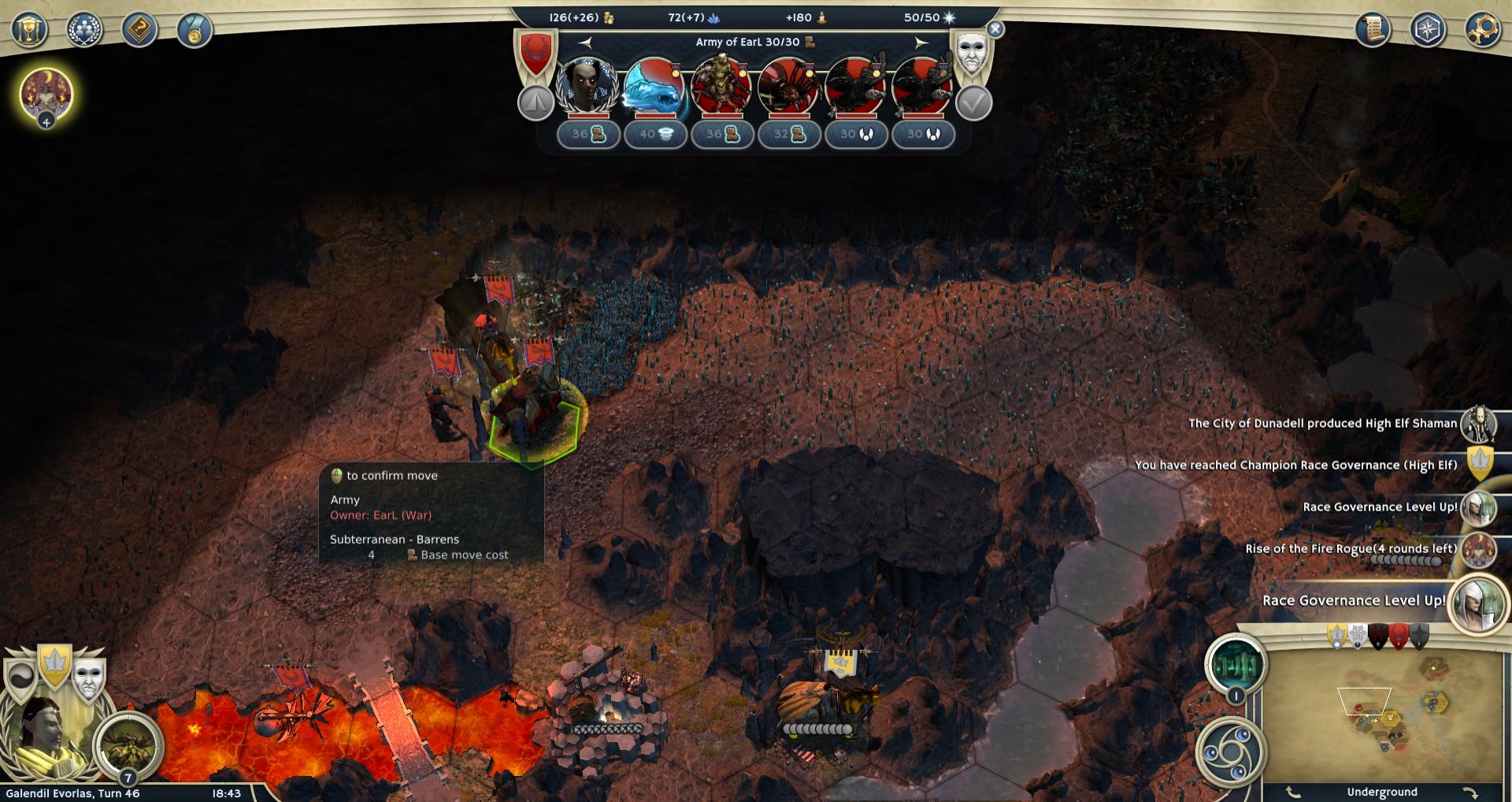Click the three-orb end turn button
Screen dimensions: 1512x802
coord(1230,751)
